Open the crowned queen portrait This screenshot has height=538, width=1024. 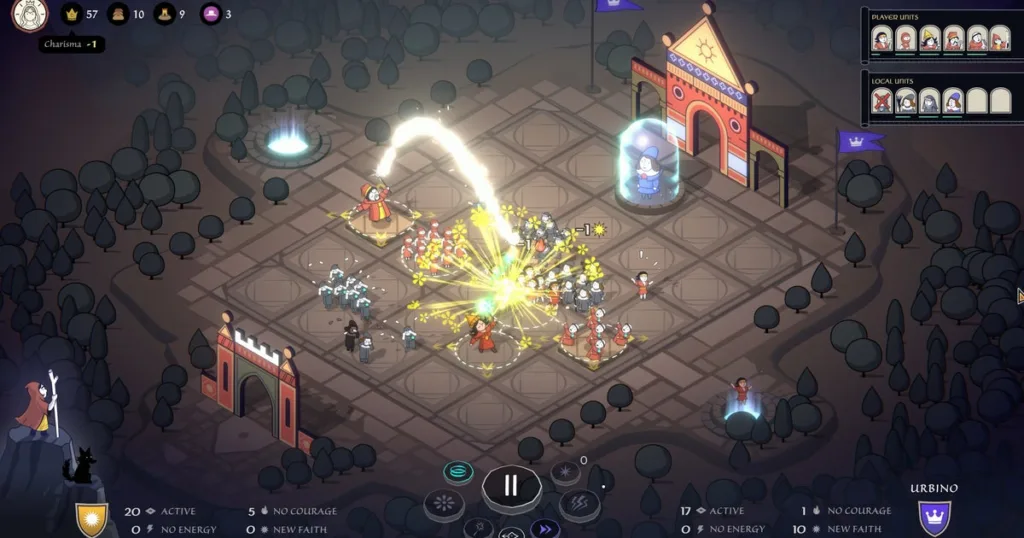29,14
